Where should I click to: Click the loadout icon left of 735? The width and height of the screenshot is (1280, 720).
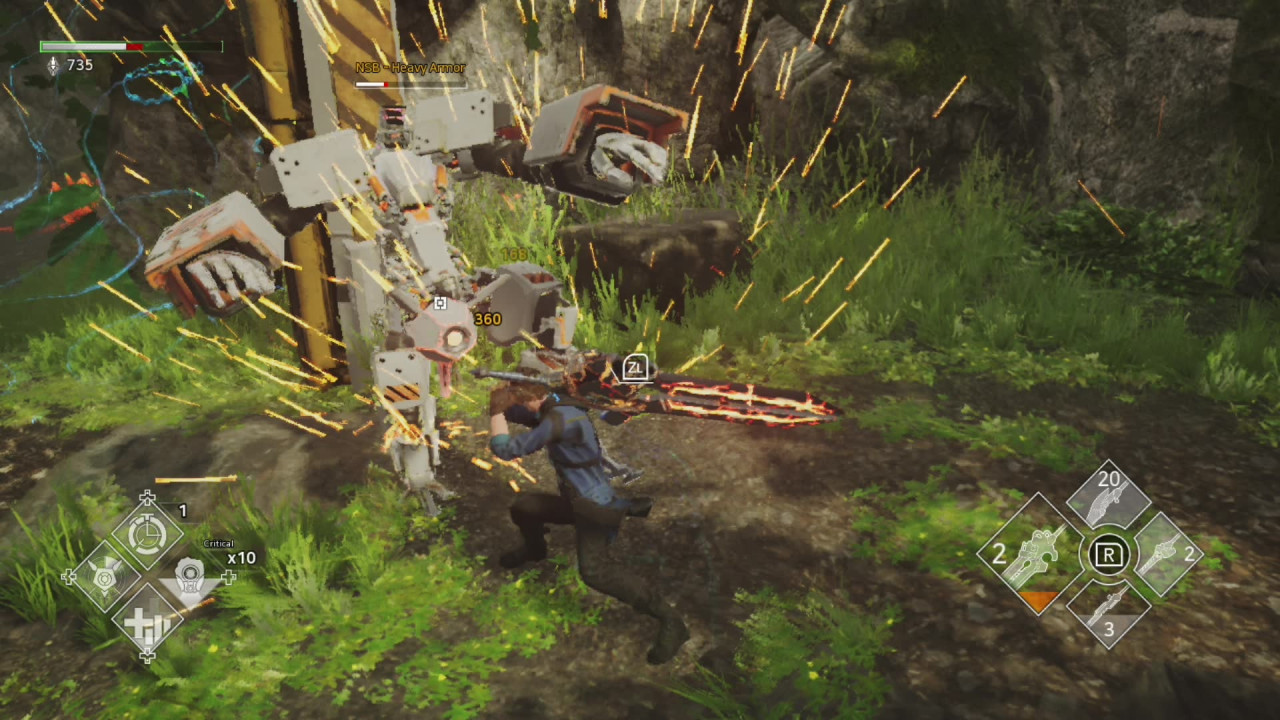click(52, 65)
